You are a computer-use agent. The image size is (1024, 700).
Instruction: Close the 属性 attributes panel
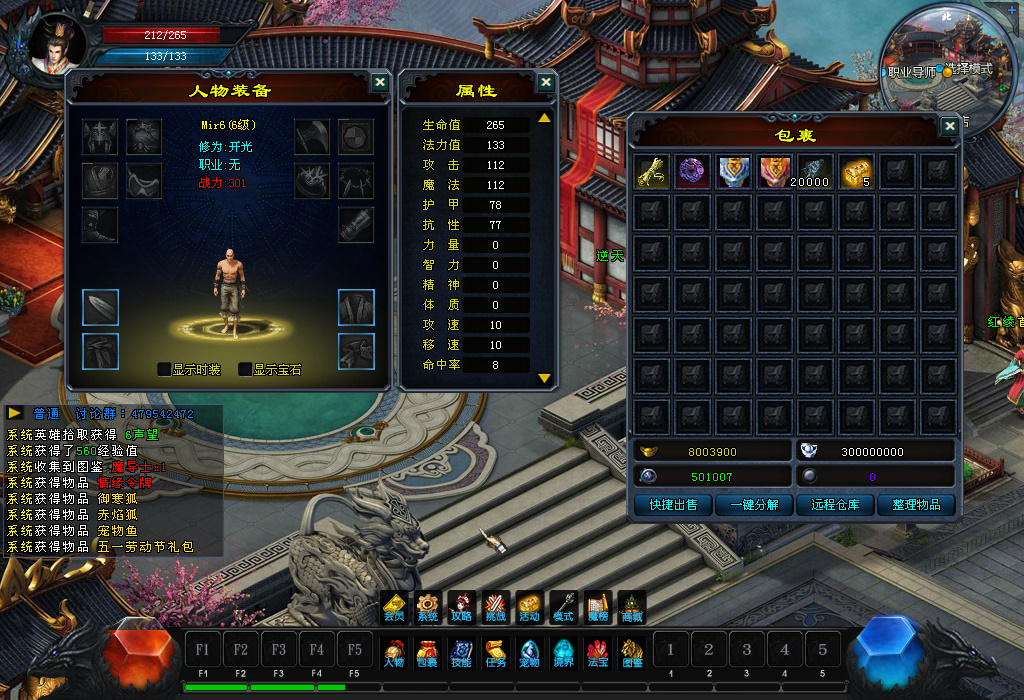click(x=546, y=83)
